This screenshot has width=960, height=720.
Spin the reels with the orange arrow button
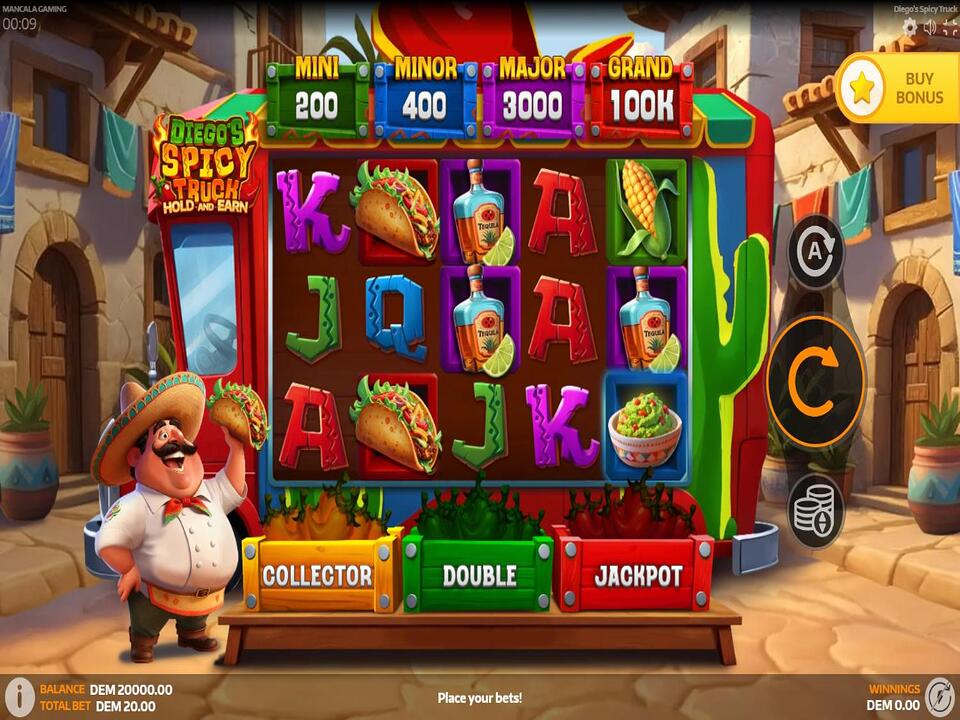(x=815, y=380)
